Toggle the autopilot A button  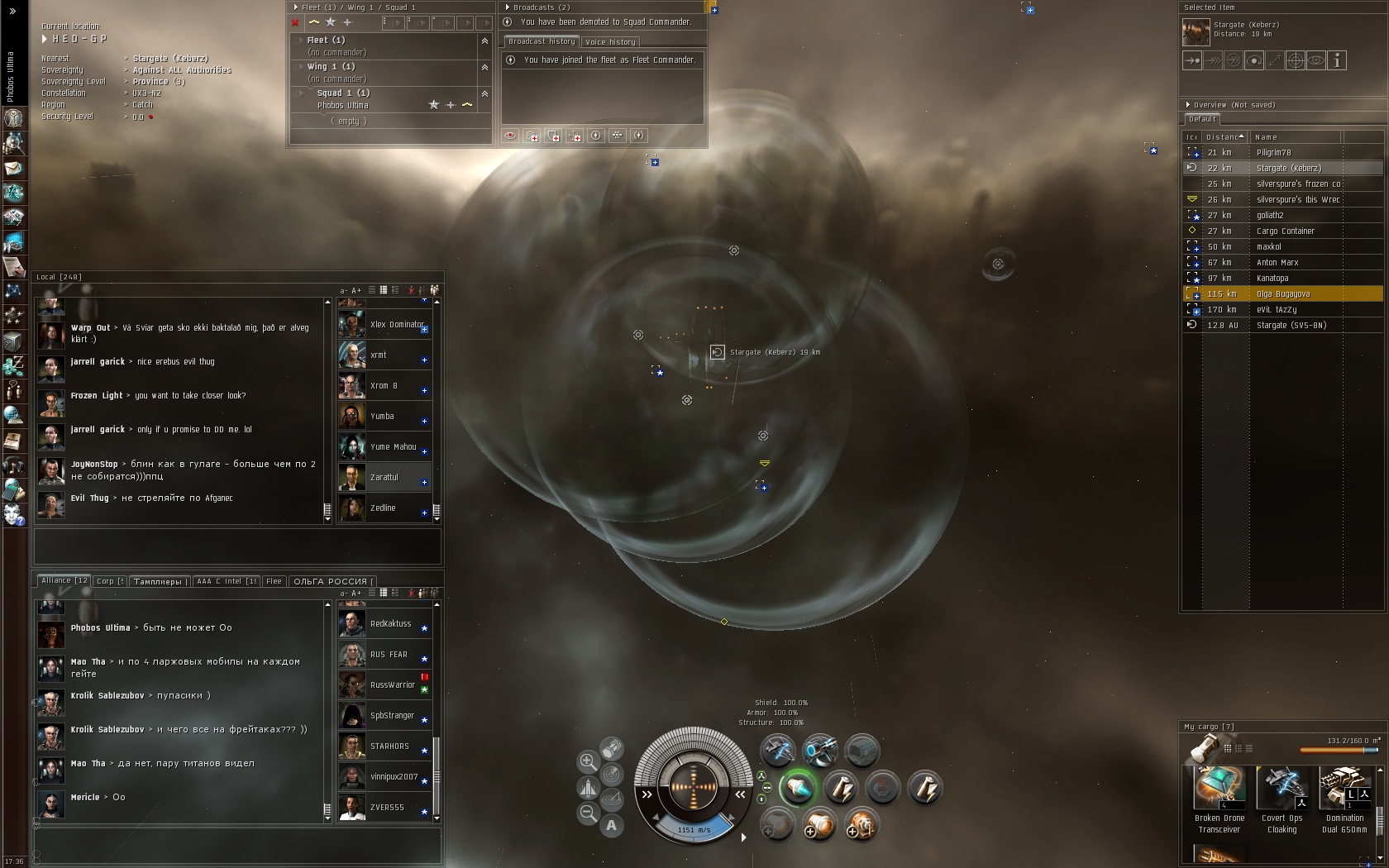(x=611, y=824)
